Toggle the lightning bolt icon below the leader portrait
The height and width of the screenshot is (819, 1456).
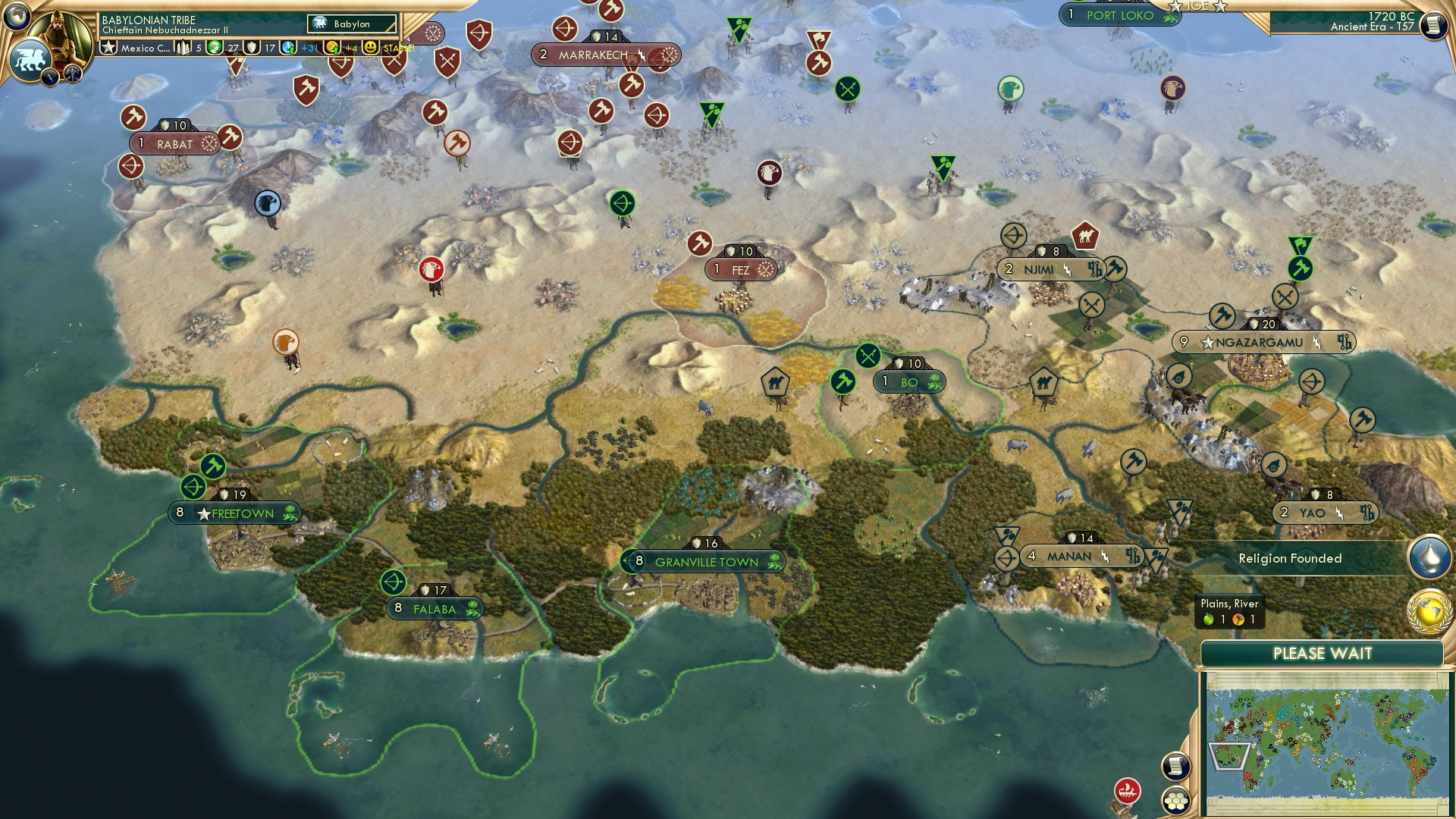(50, 78)
